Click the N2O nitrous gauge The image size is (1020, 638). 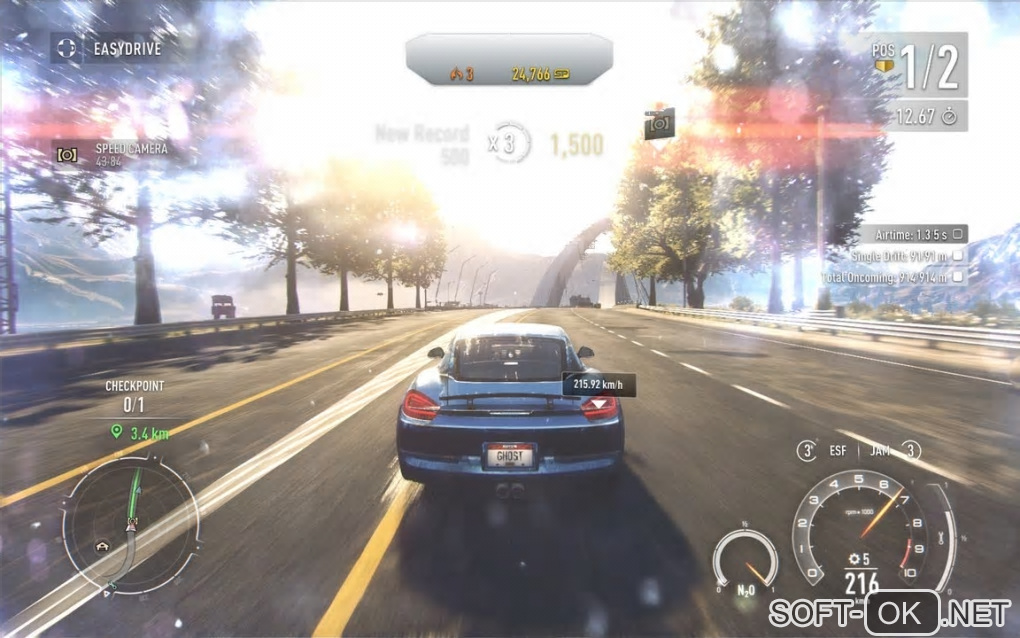click(x=745, y=562)
